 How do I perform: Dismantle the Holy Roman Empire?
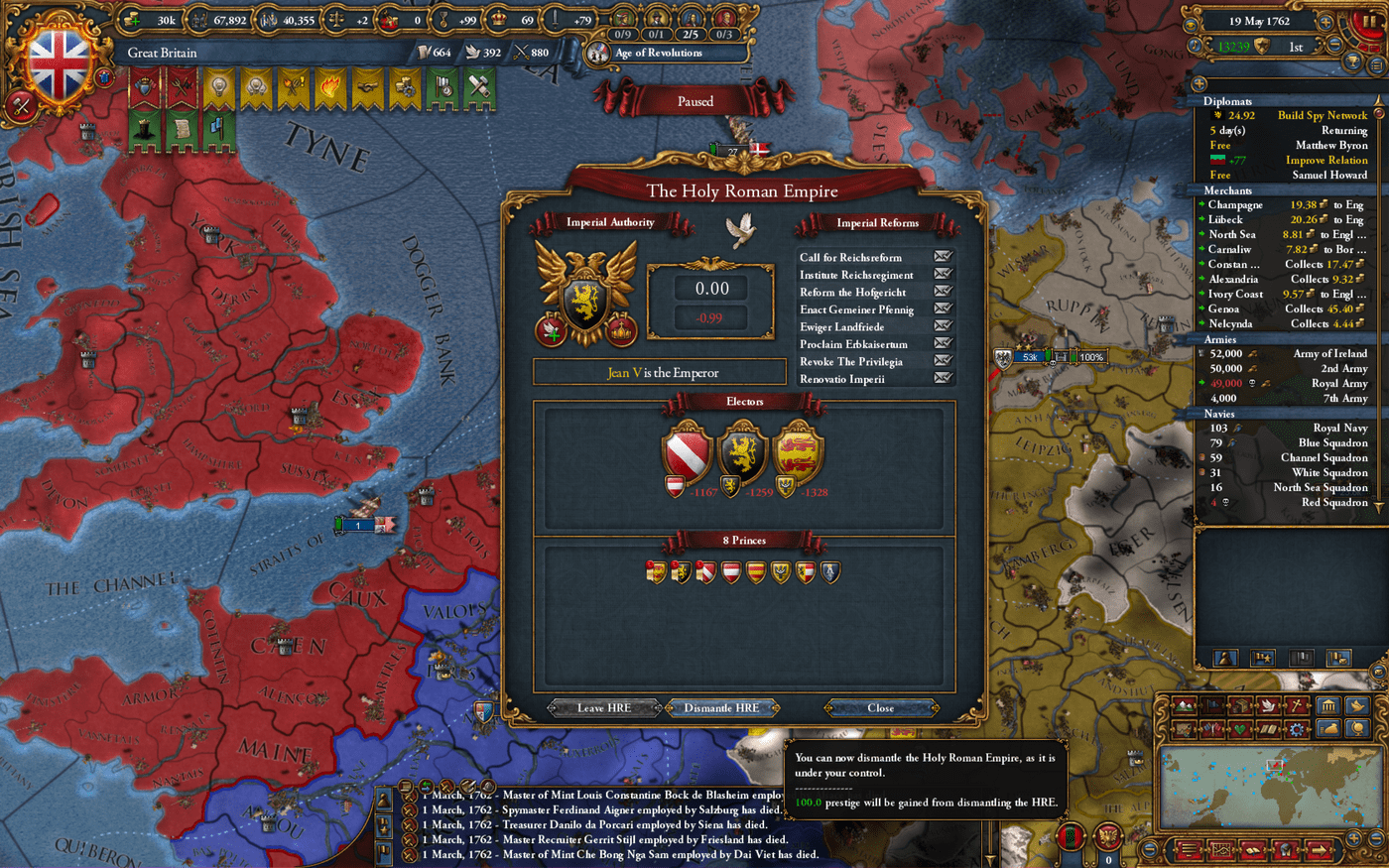pos(721,707)
